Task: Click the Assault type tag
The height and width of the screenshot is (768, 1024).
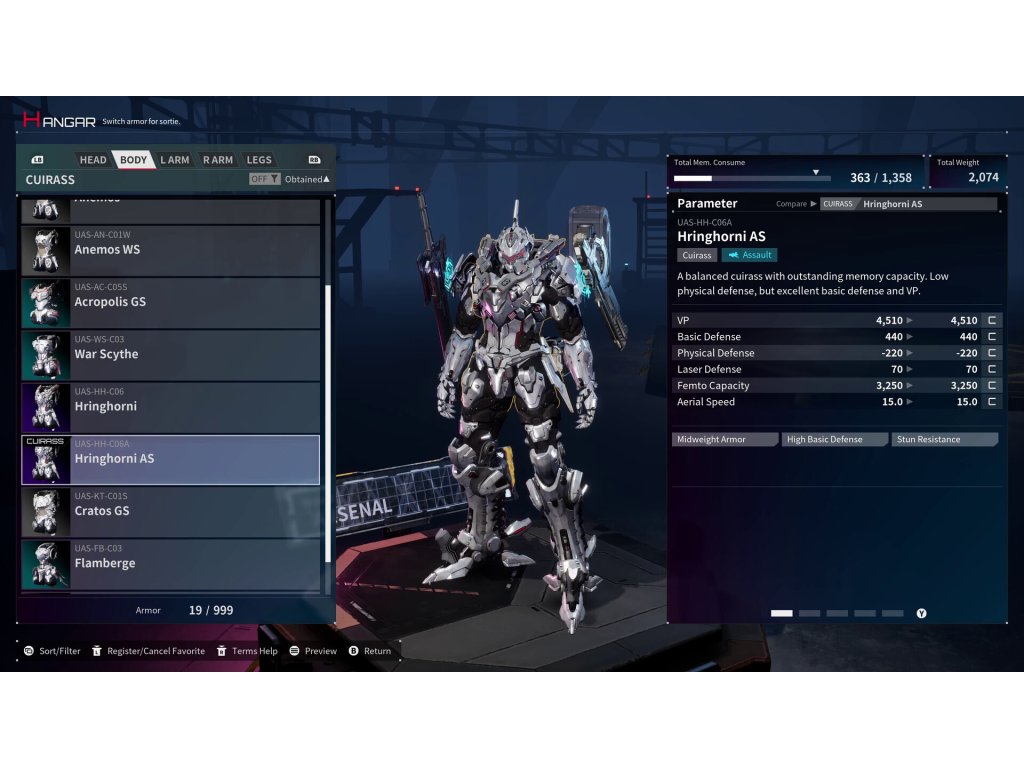Action: pyautogui.click(x=749, y=255)
